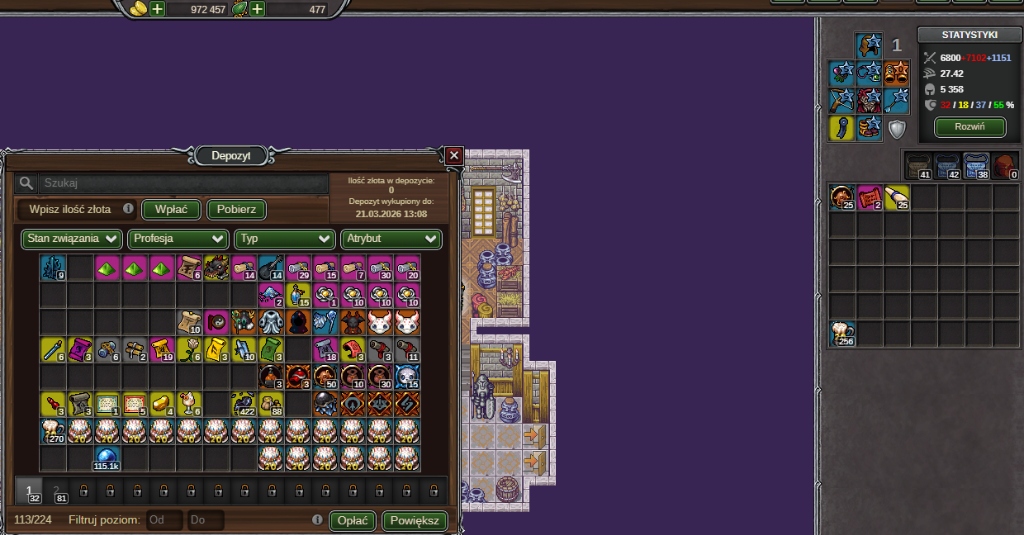Set the minimum level filter Od
This screenshot has height=535, width=1024.
pyautogui.click(x=165, y=521)
